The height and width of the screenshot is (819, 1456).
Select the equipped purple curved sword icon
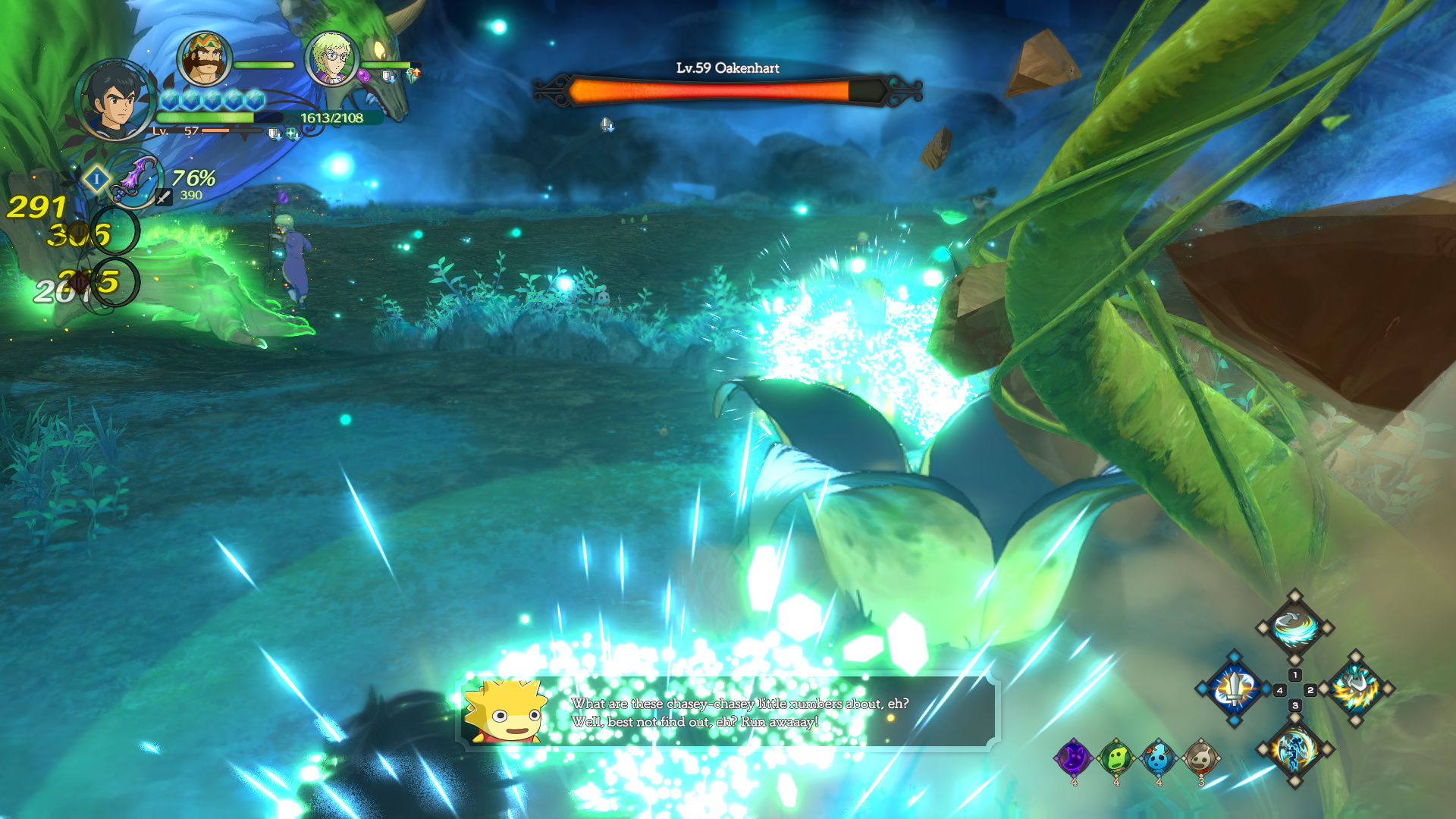135,180
